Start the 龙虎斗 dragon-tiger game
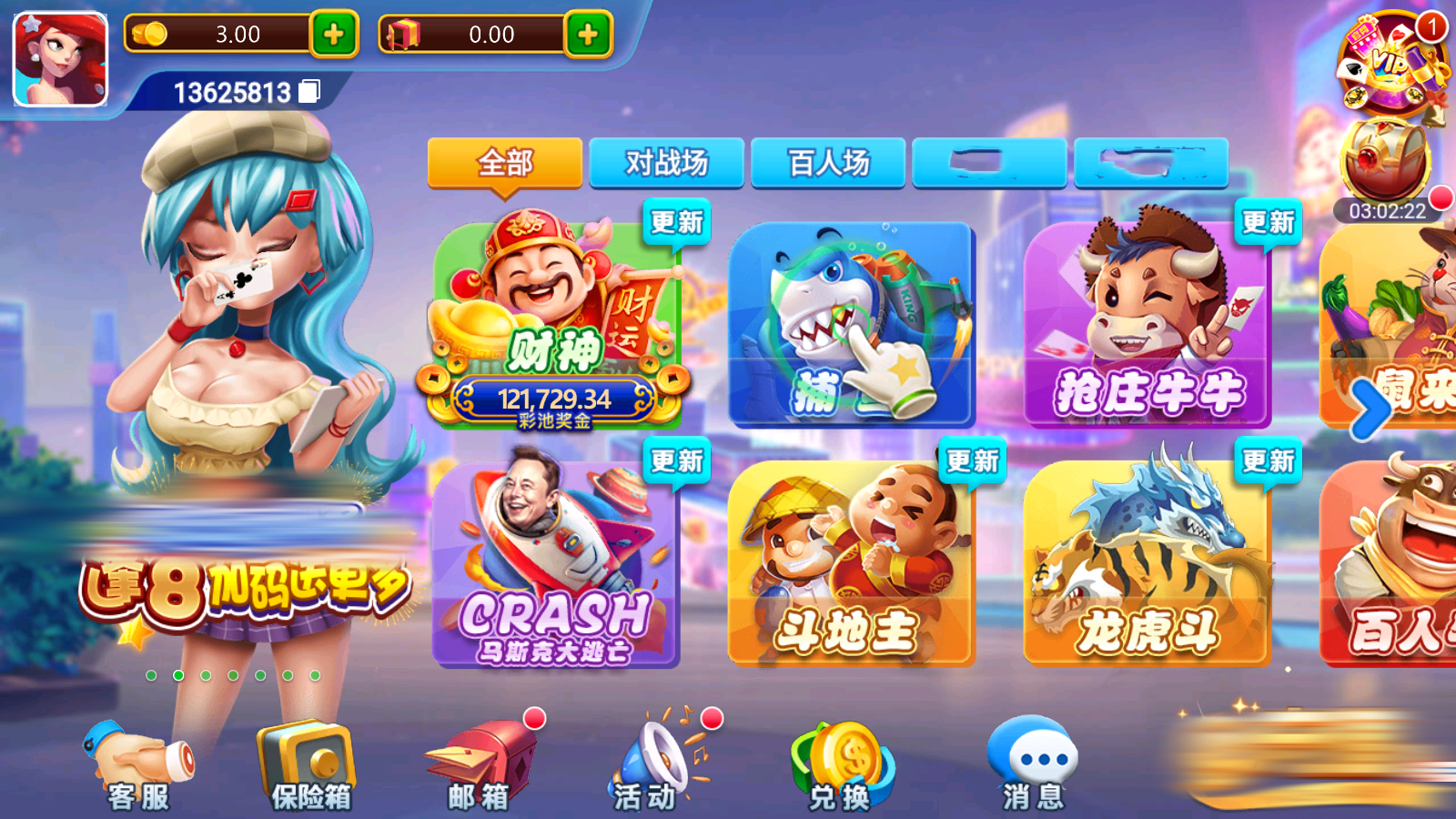1456x819 pixels. tap(1147, 560)
